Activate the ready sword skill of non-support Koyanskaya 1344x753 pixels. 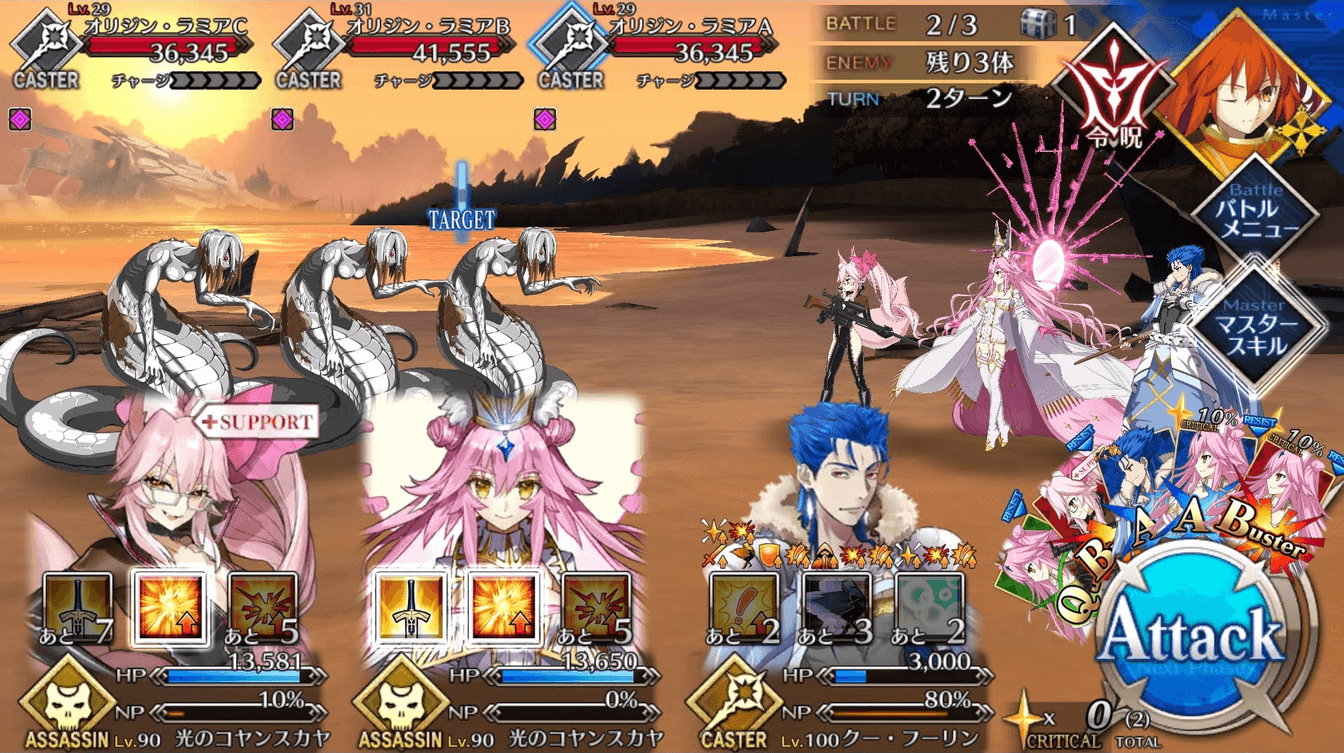click(x=409, y=608)
